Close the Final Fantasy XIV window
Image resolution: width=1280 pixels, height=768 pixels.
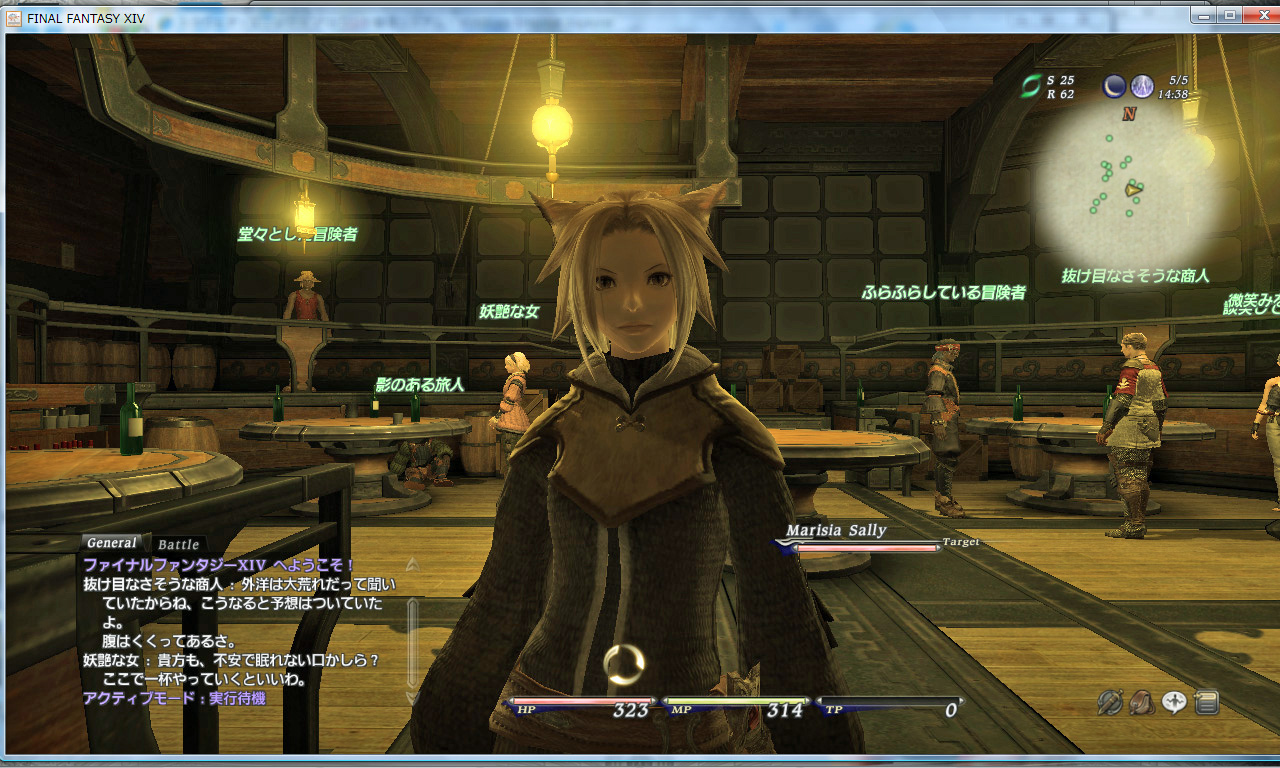1257,14
